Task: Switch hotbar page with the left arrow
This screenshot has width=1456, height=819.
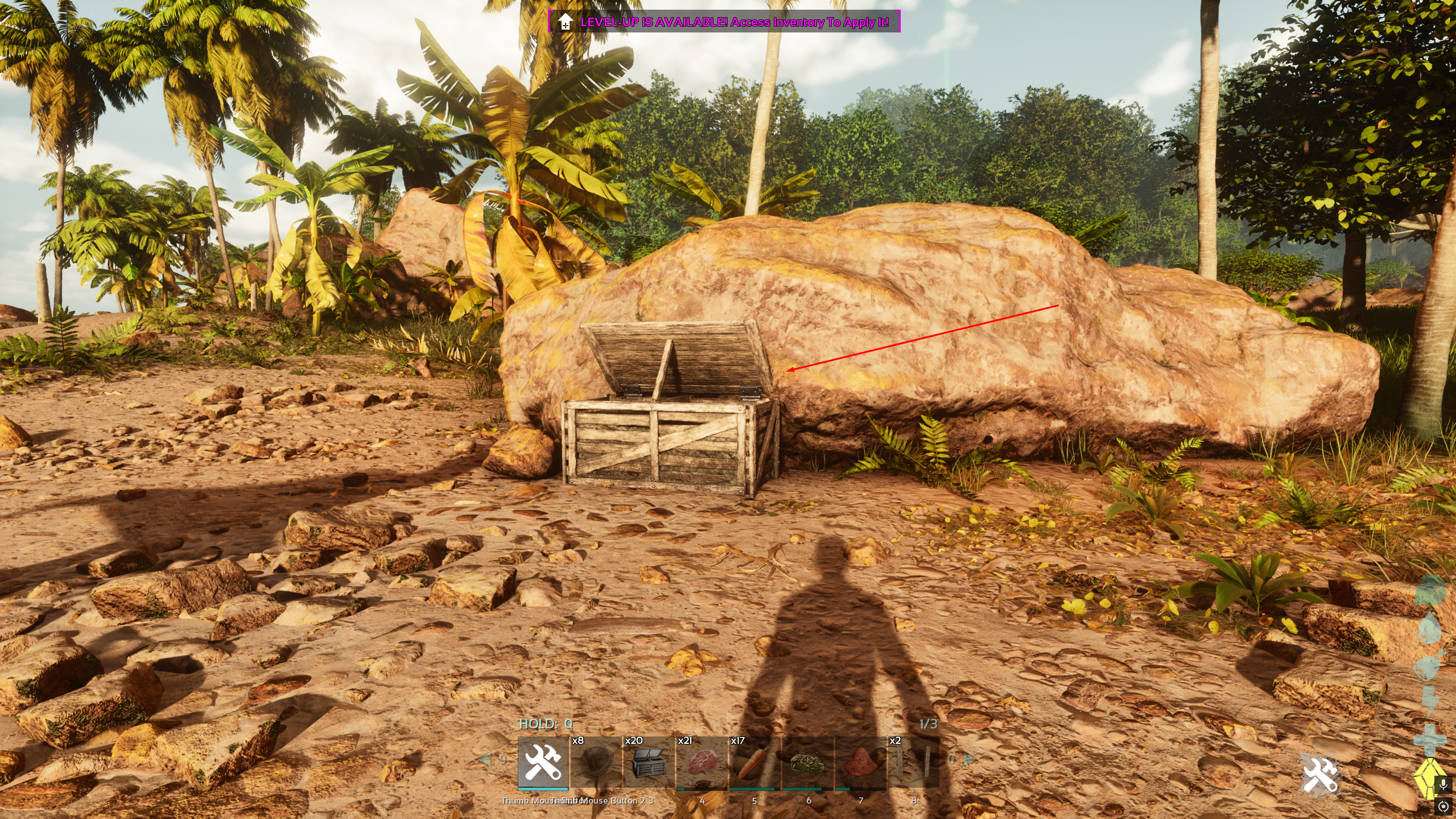Action: pyautogui.click(x=485, y=759)
